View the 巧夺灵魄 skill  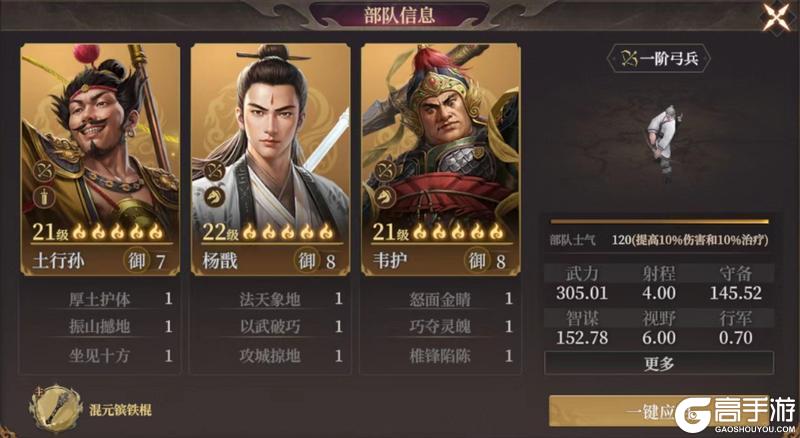pos(440,327)
